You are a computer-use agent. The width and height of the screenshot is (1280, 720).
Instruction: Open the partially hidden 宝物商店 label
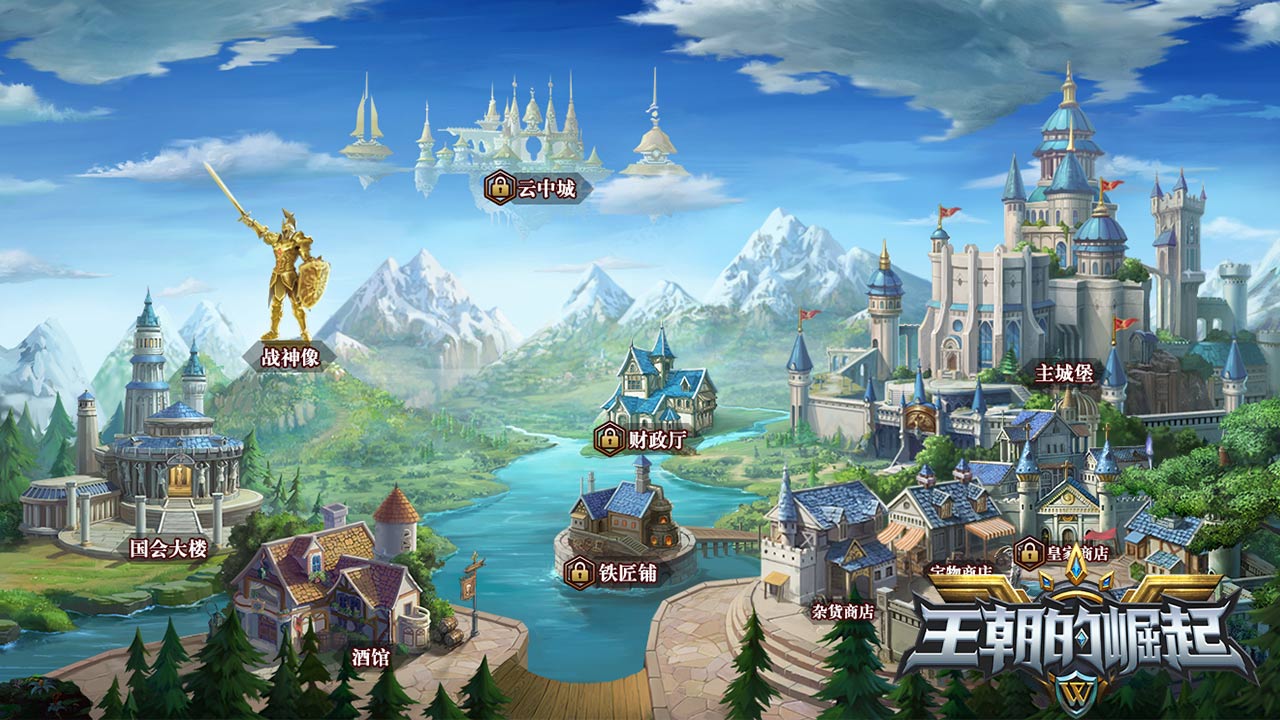coord(958,571)
